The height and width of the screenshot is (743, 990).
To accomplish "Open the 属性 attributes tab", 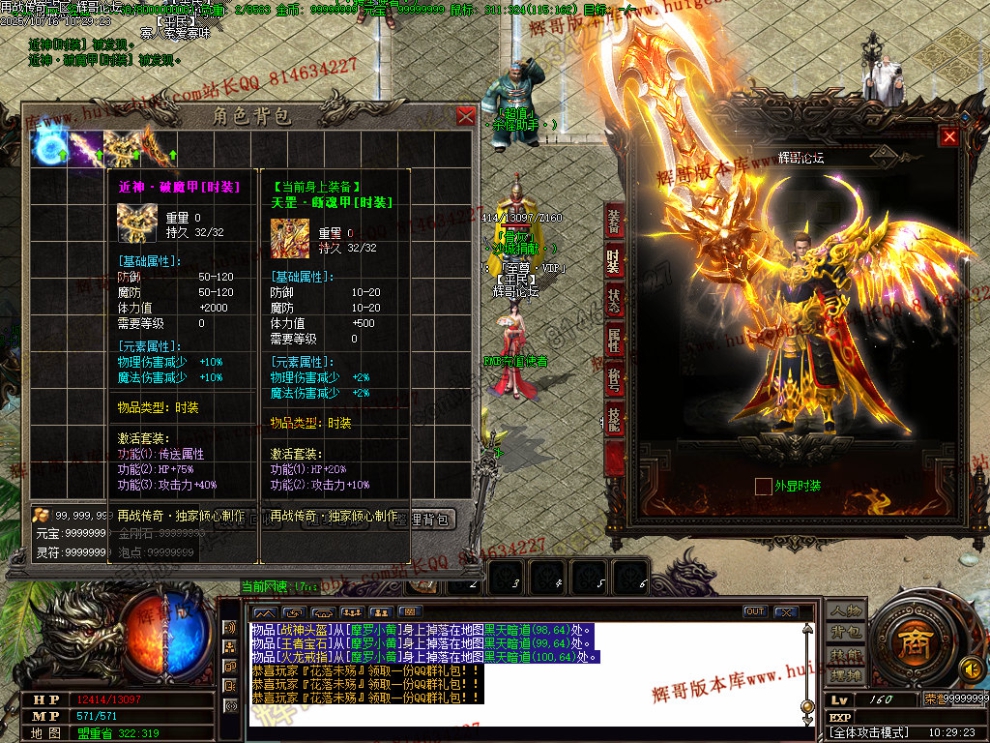I will click(614, 341).
